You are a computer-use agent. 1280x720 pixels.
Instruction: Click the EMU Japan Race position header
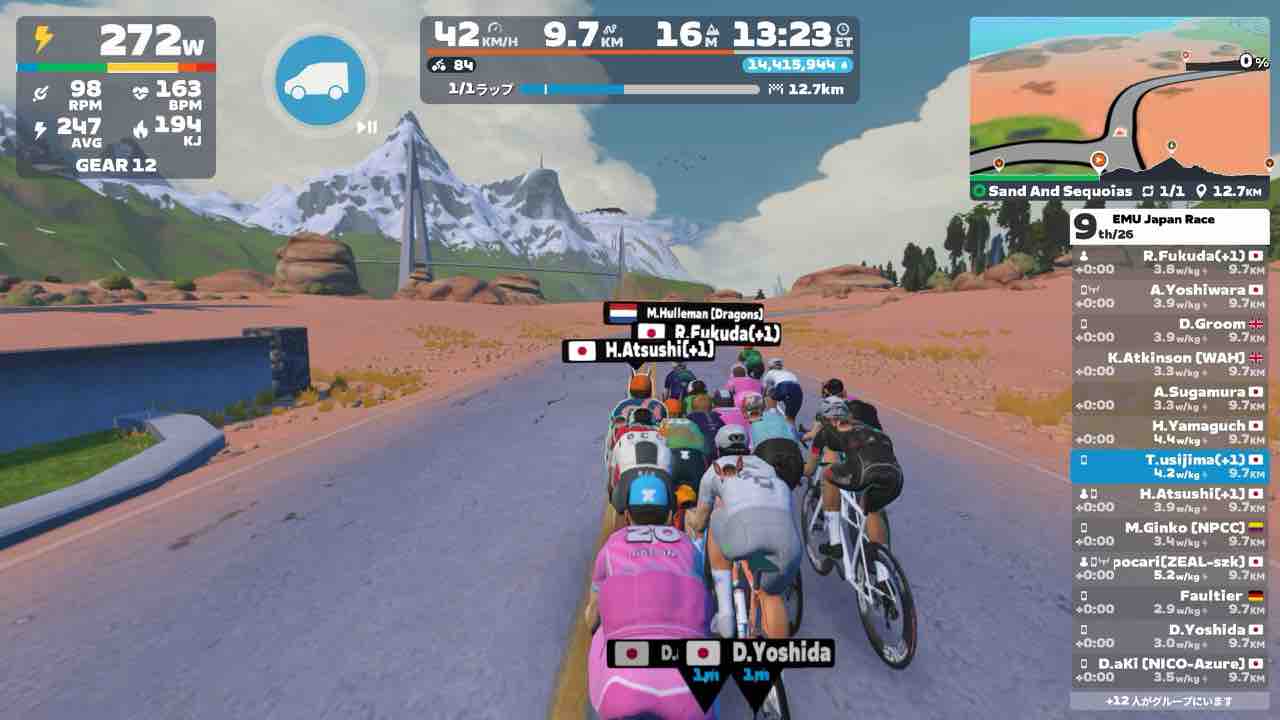[1169, 227]
